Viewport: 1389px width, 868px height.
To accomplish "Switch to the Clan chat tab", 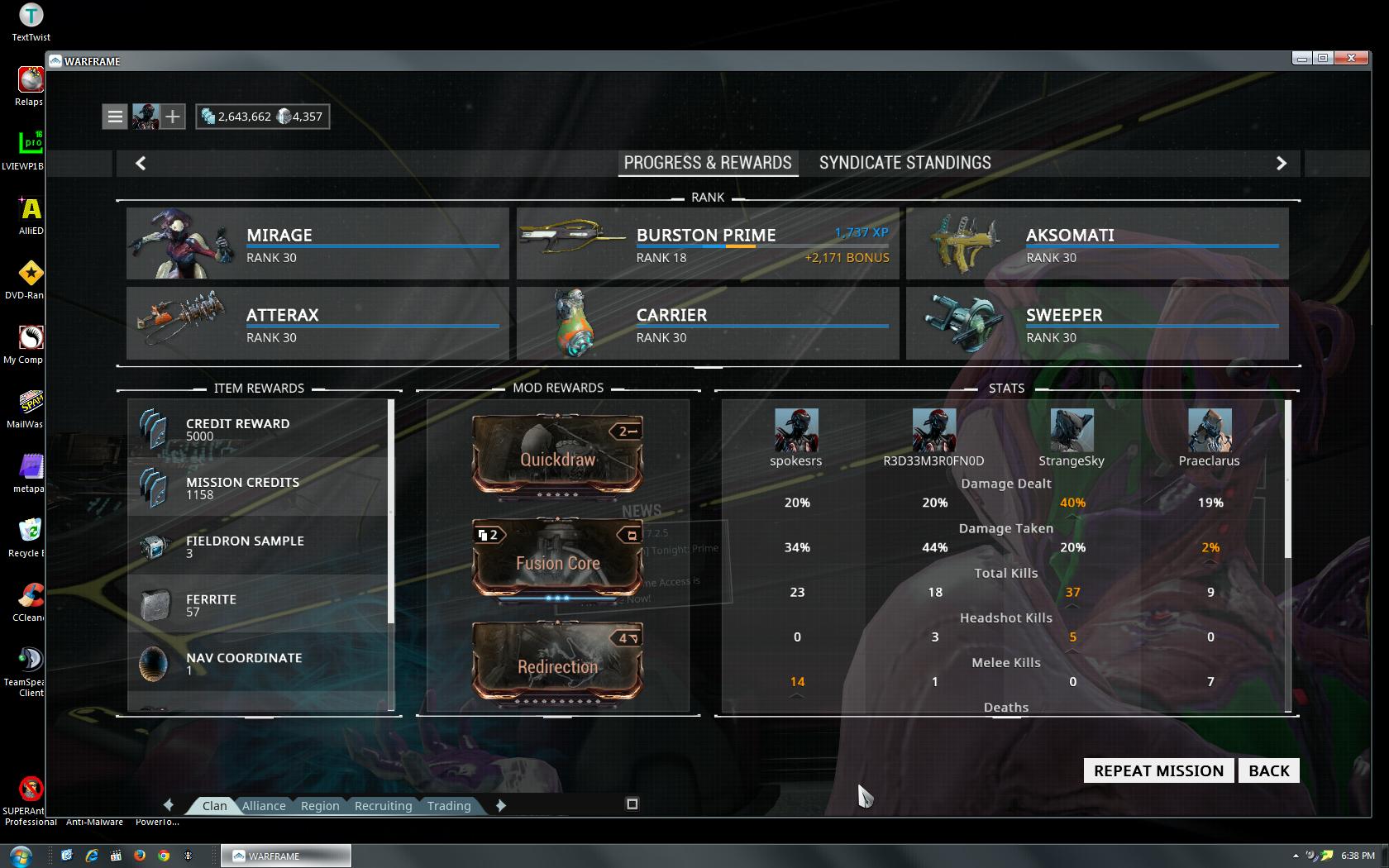I will pos(214,806).
